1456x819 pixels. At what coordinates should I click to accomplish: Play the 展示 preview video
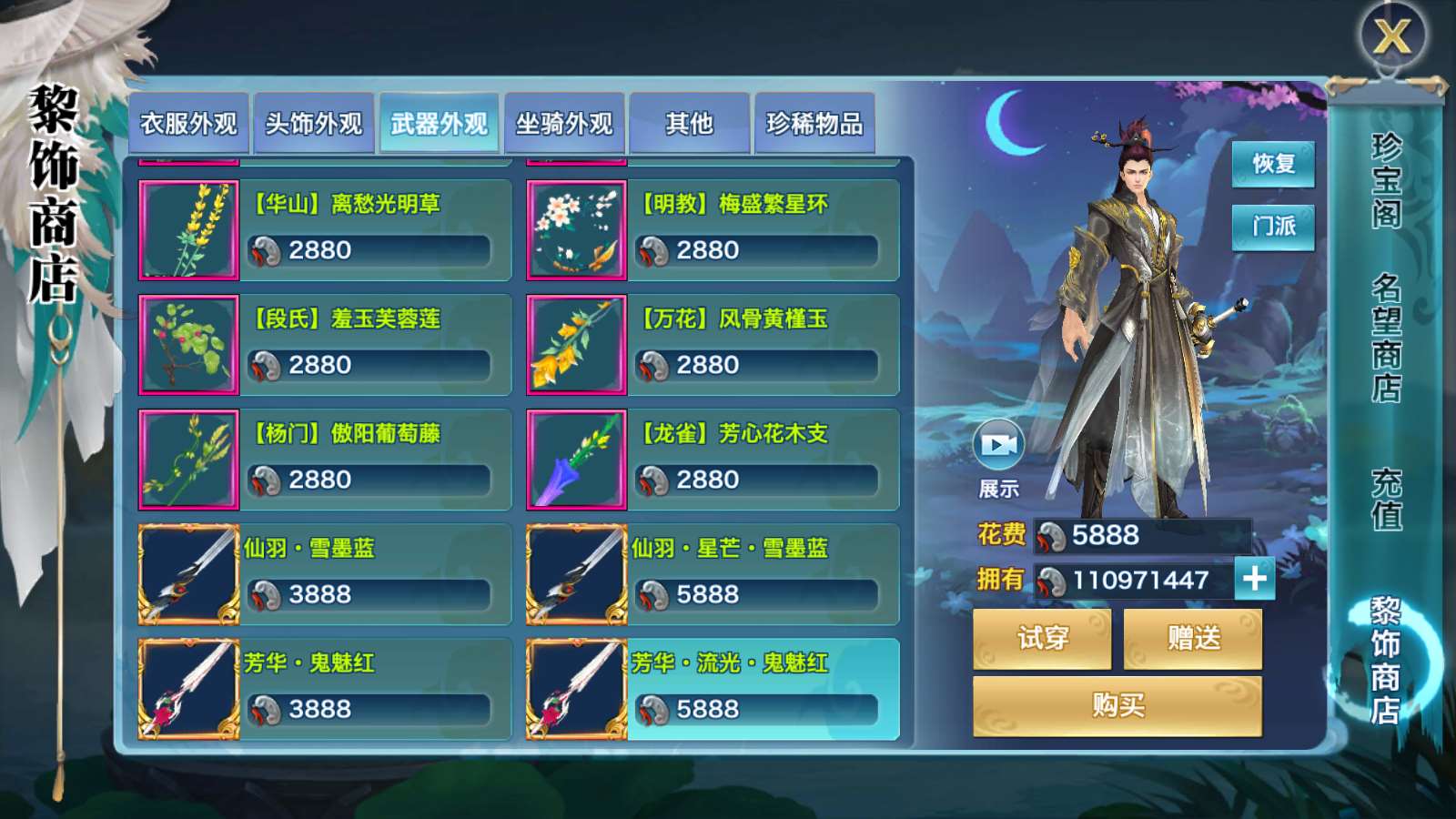pyautogui.click(x=998, y=445)
